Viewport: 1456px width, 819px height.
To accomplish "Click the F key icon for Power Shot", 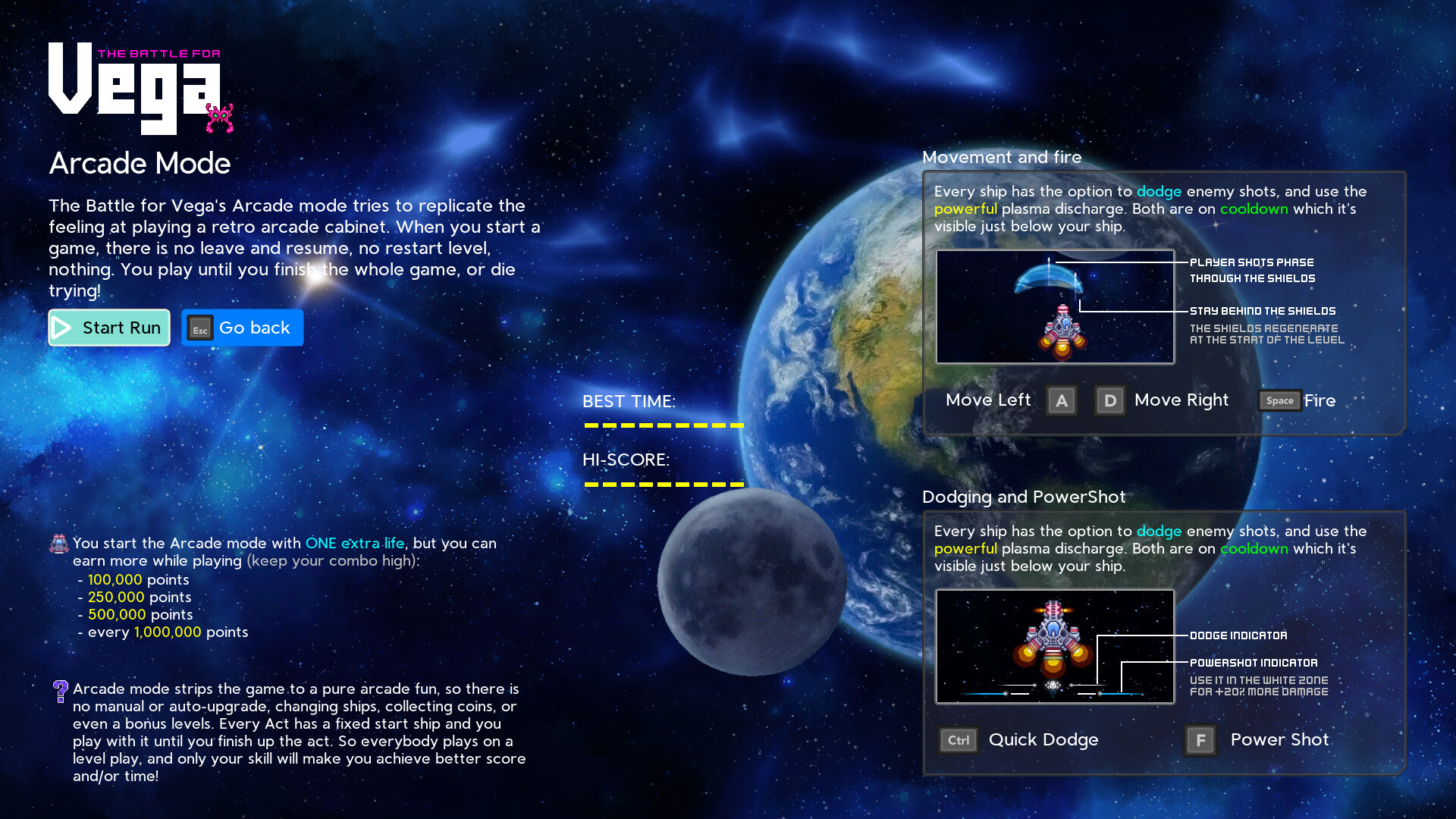I will tap(1200, 740).
